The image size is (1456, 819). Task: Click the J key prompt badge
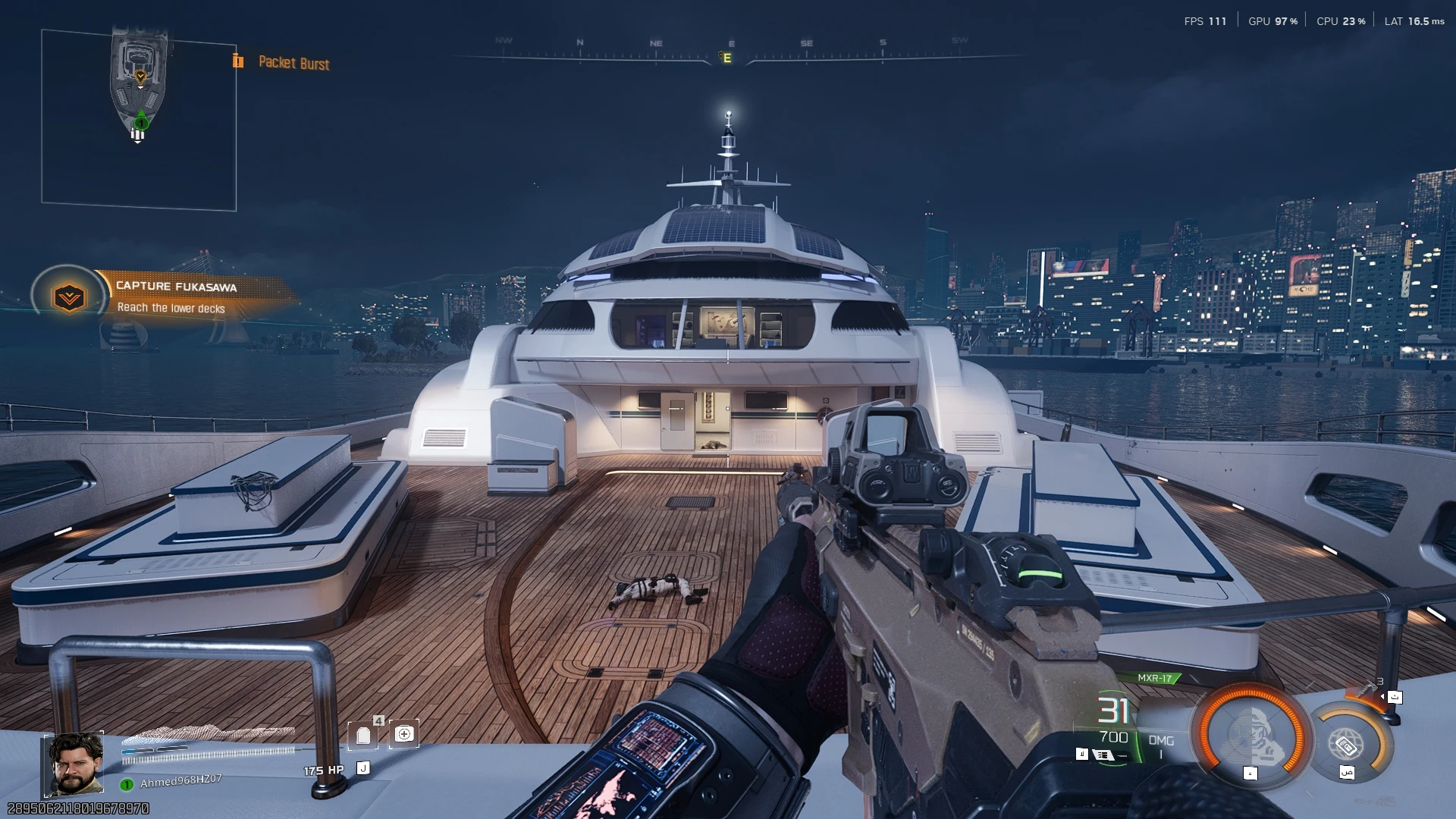(364, 767)
